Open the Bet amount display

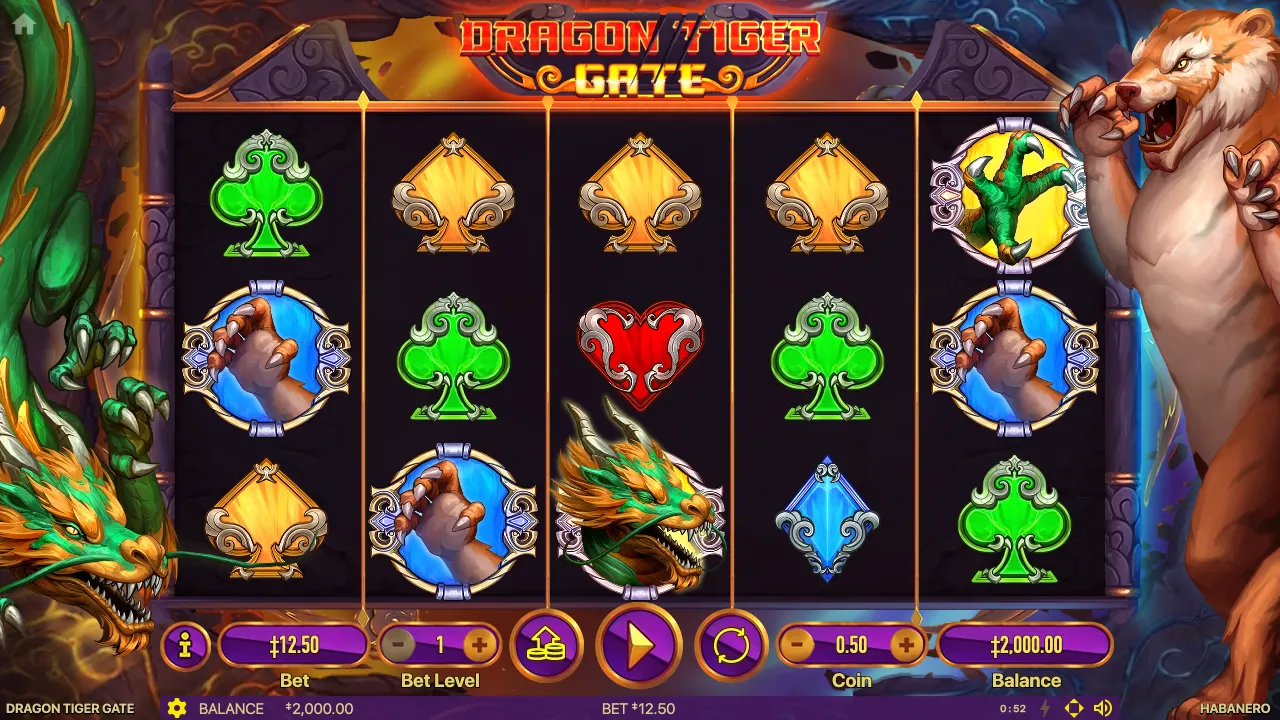coord(295,645)
